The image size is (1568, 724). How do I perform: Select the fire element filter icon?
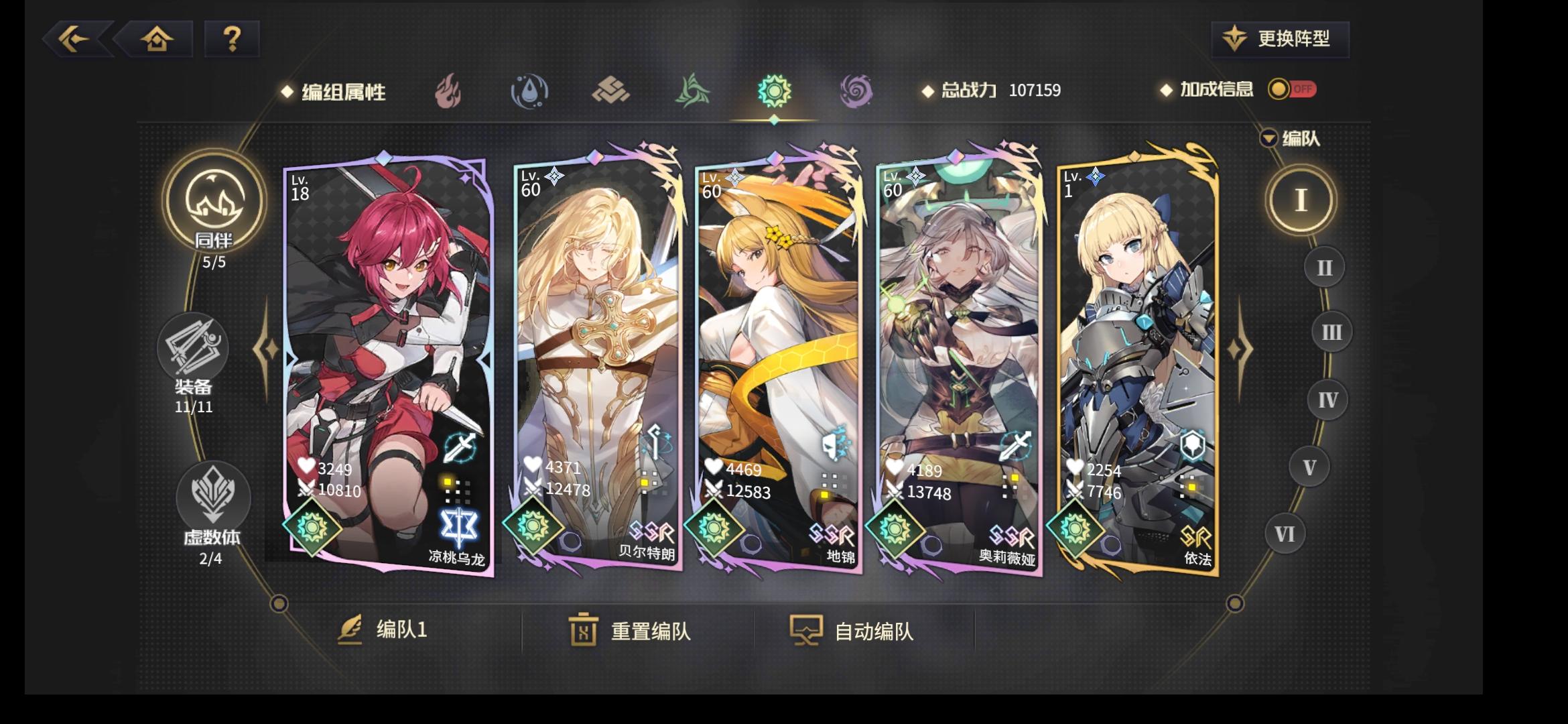[446, 91]
